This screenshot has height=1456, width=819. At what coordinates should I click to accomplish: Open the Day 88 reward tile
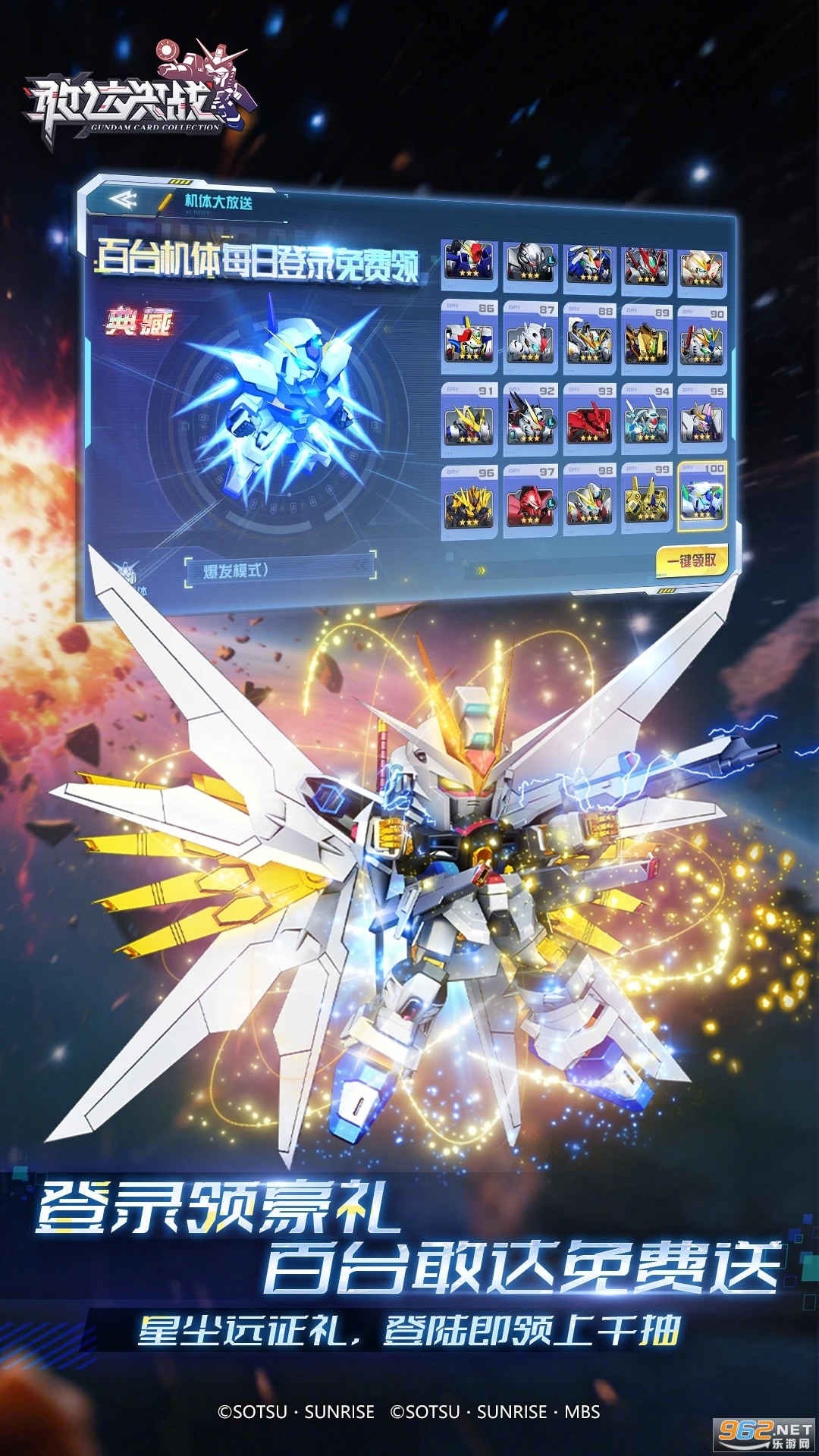click(589, 337)
